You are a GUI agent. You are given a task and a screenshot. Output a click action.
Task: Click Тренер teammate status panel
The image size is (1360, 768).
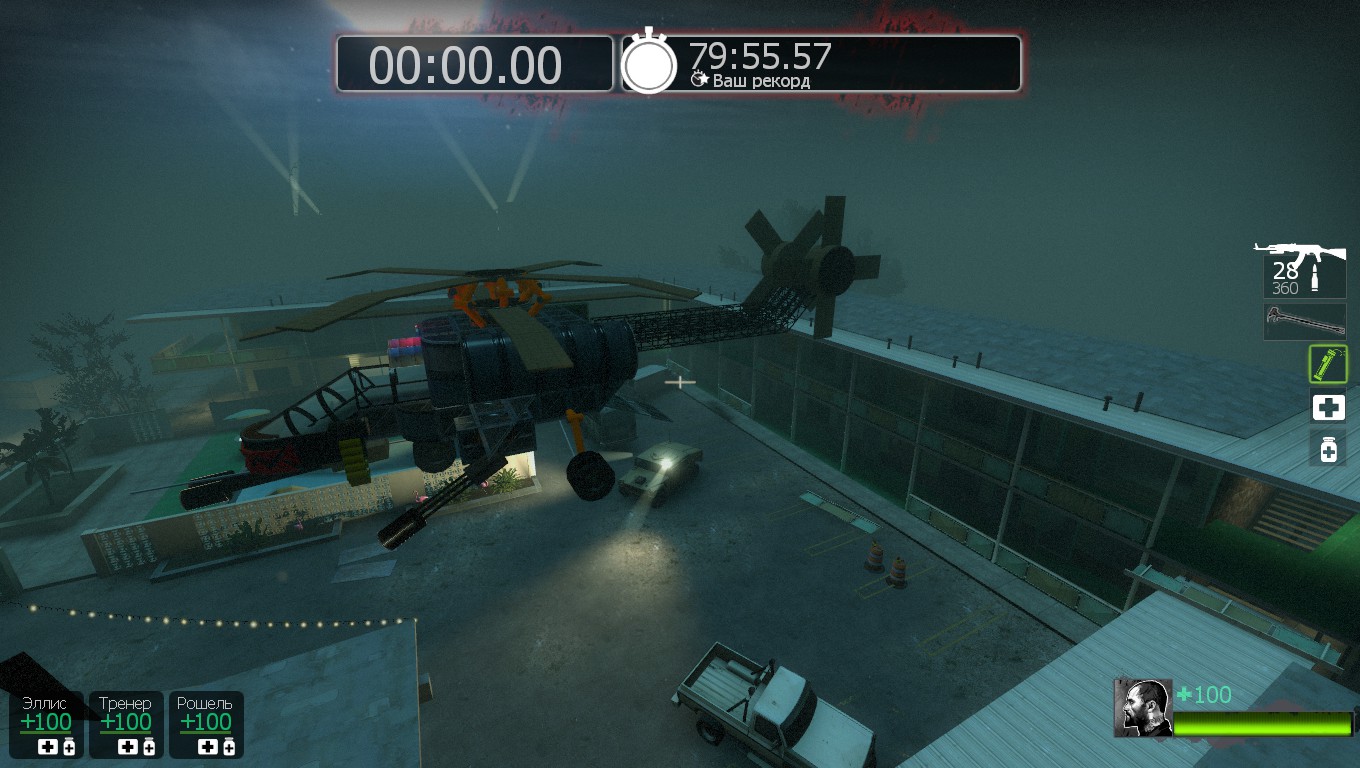click(126, 724)
